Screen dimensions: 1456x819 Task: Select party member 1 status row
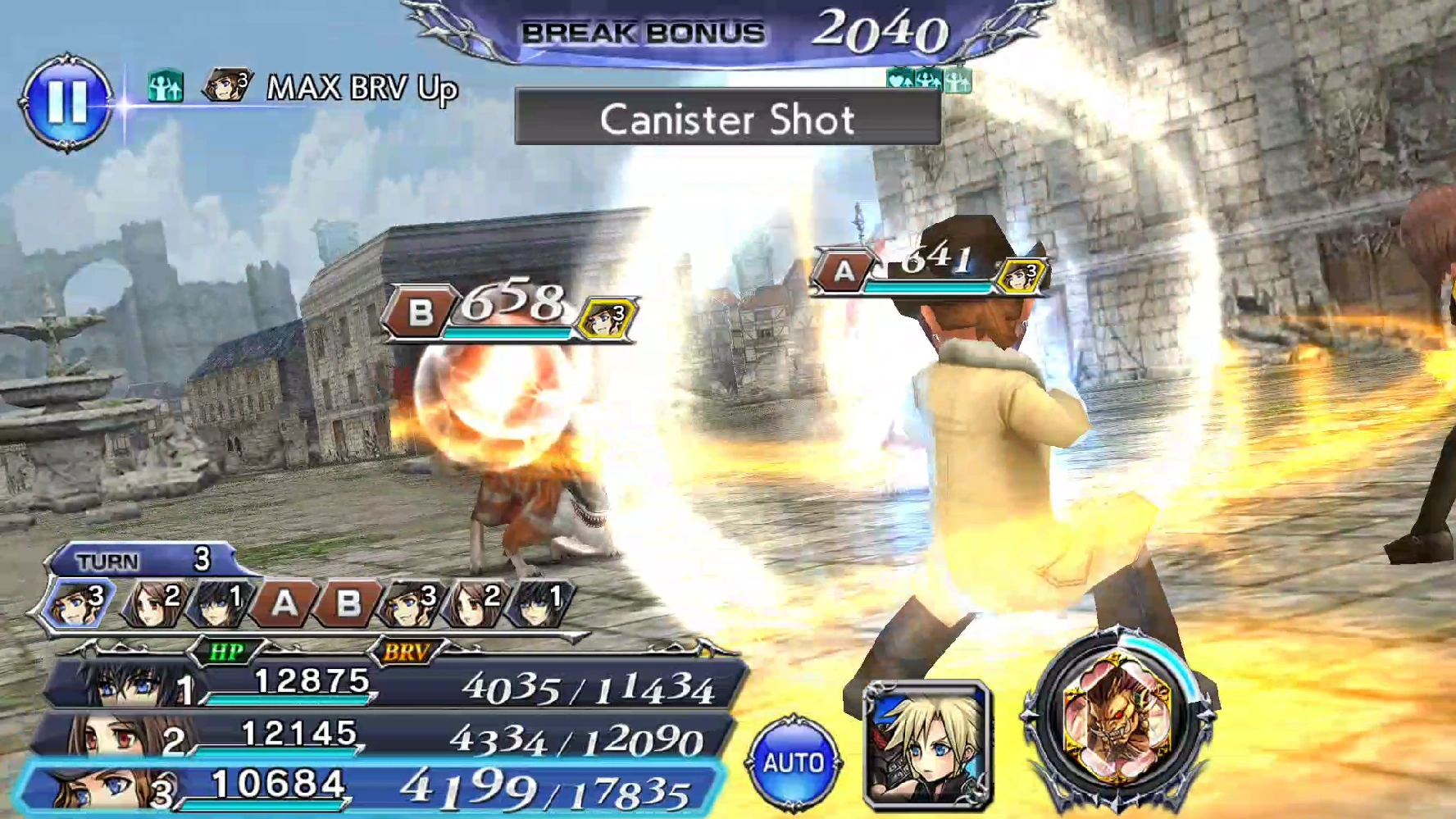click(394, 685)
